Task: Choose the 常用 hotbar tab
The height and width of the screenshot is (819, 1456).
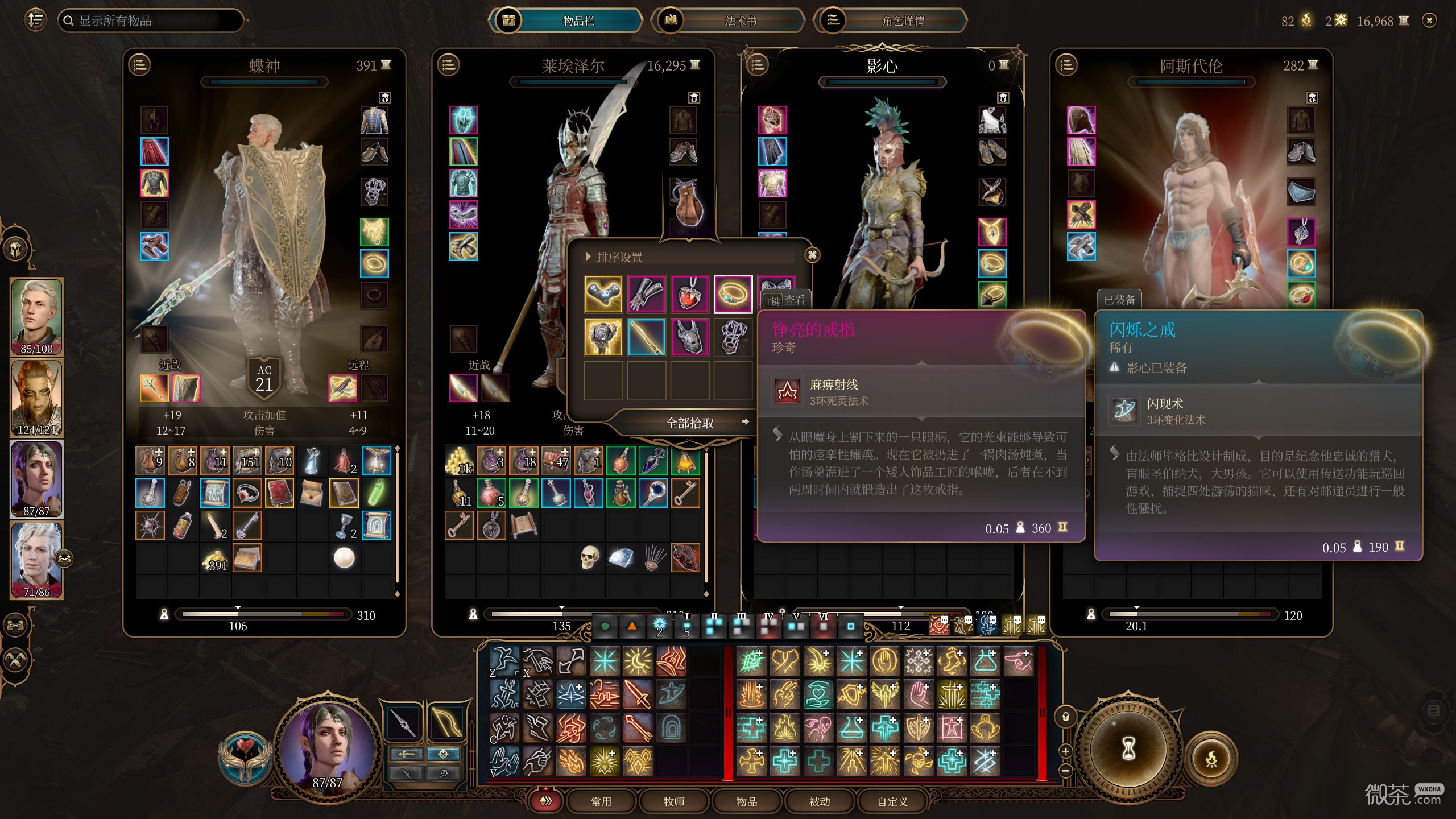Action: click(601, 801)
